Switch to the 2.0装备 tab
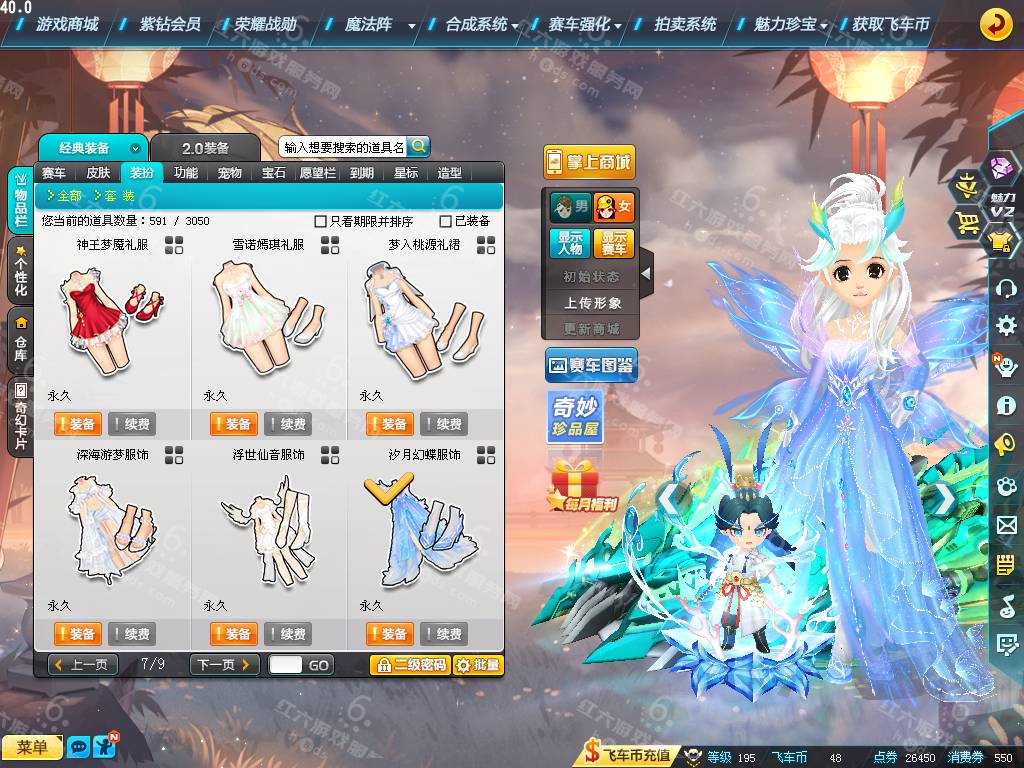 [x=205, y=148]
